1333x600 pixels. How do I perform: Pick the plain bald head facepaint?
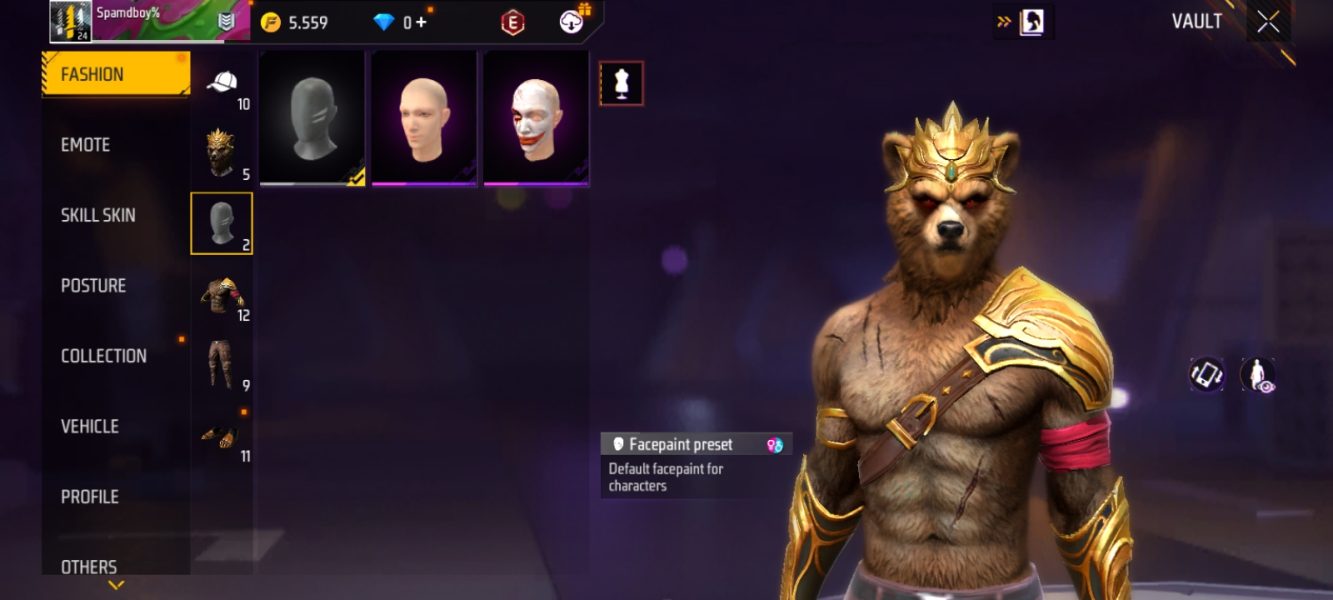424,118
